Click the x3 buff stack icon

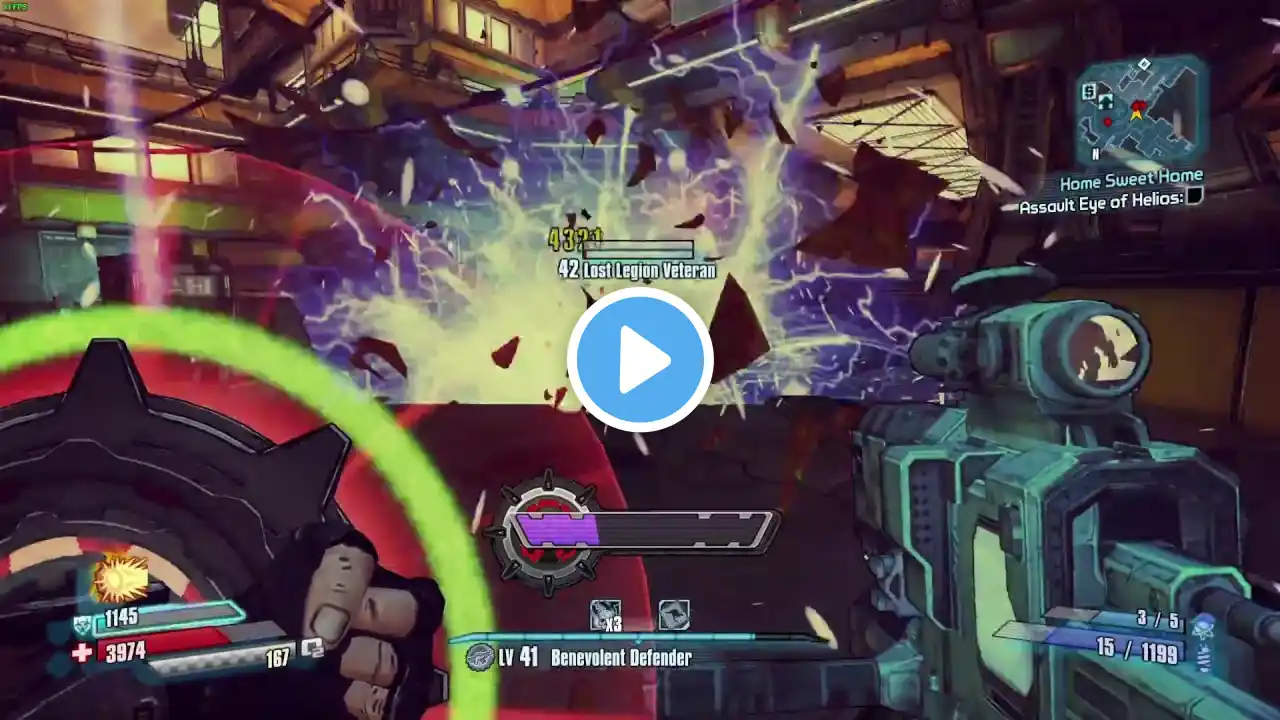point(605,616)
